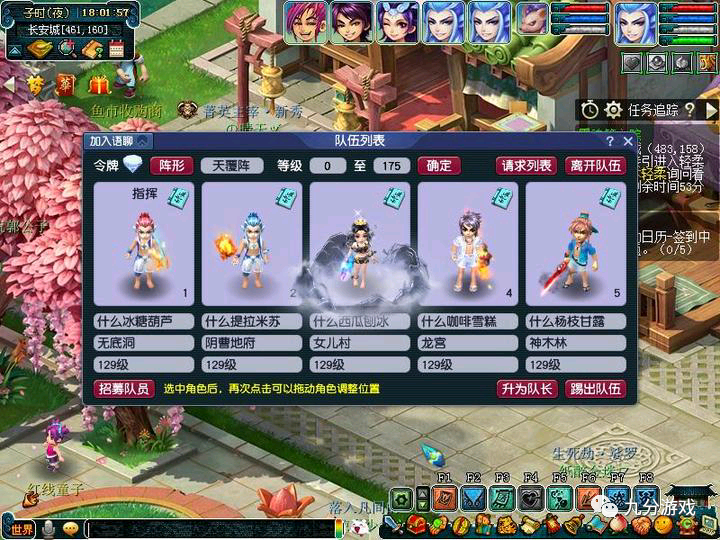The image size is (720, 540).
Task: Leave the team via 离开队伍
Action: tap(595, 166)
